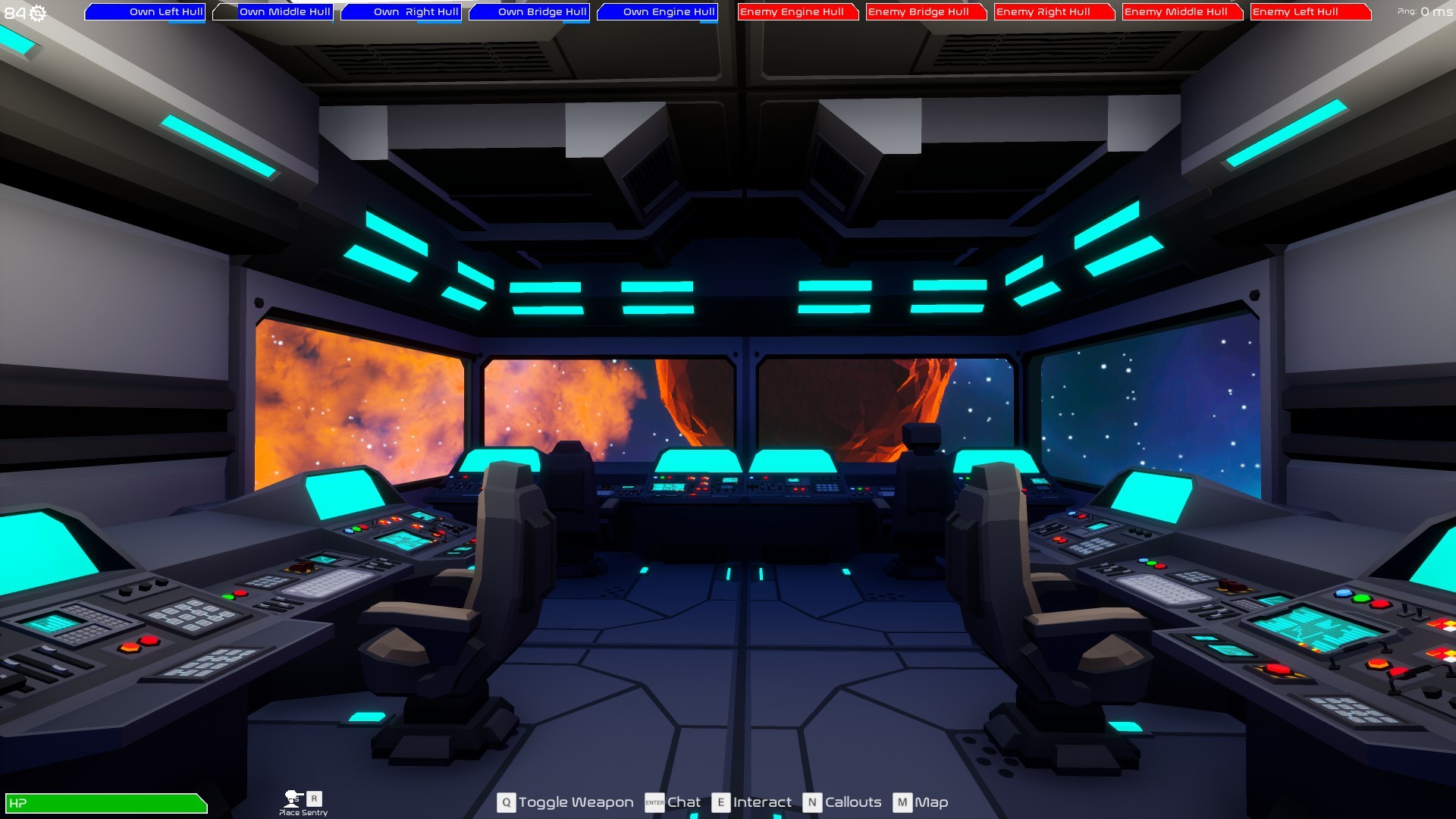Viewport: 1456px width, 819px height.
Task: Open the Callouts menu
Action: pyautogui.click(x=854, y=802)
